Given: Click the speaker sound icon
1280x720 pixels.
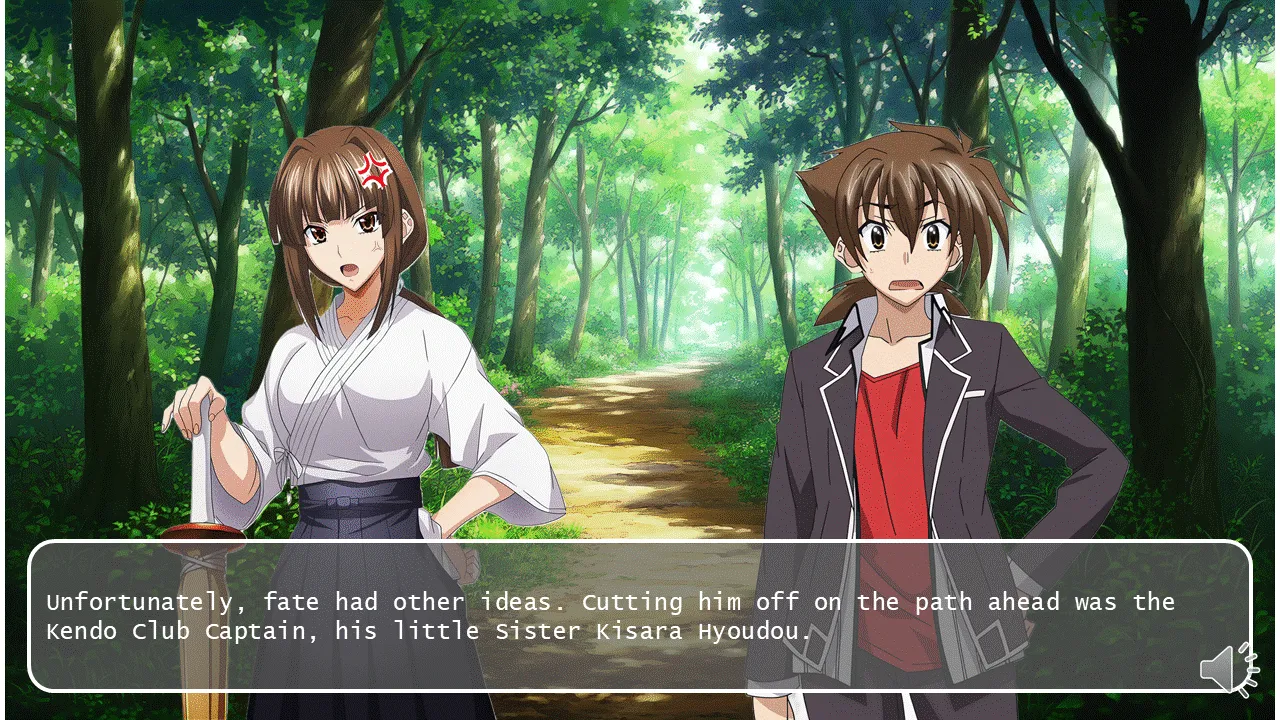Looking at the screenshot, I should click(1227, 668).
